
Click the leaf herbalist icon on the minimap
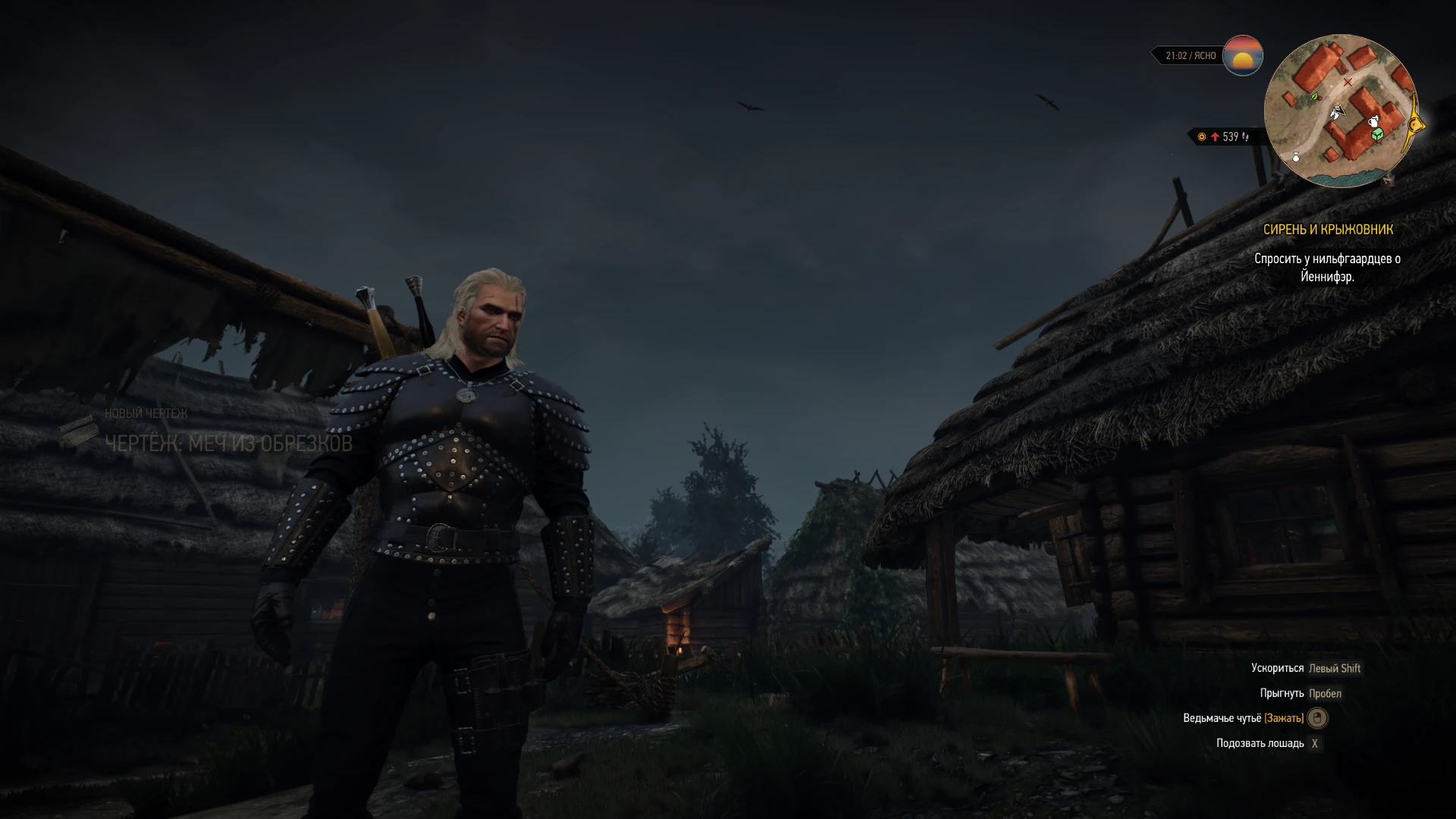tap(1314, 97)
